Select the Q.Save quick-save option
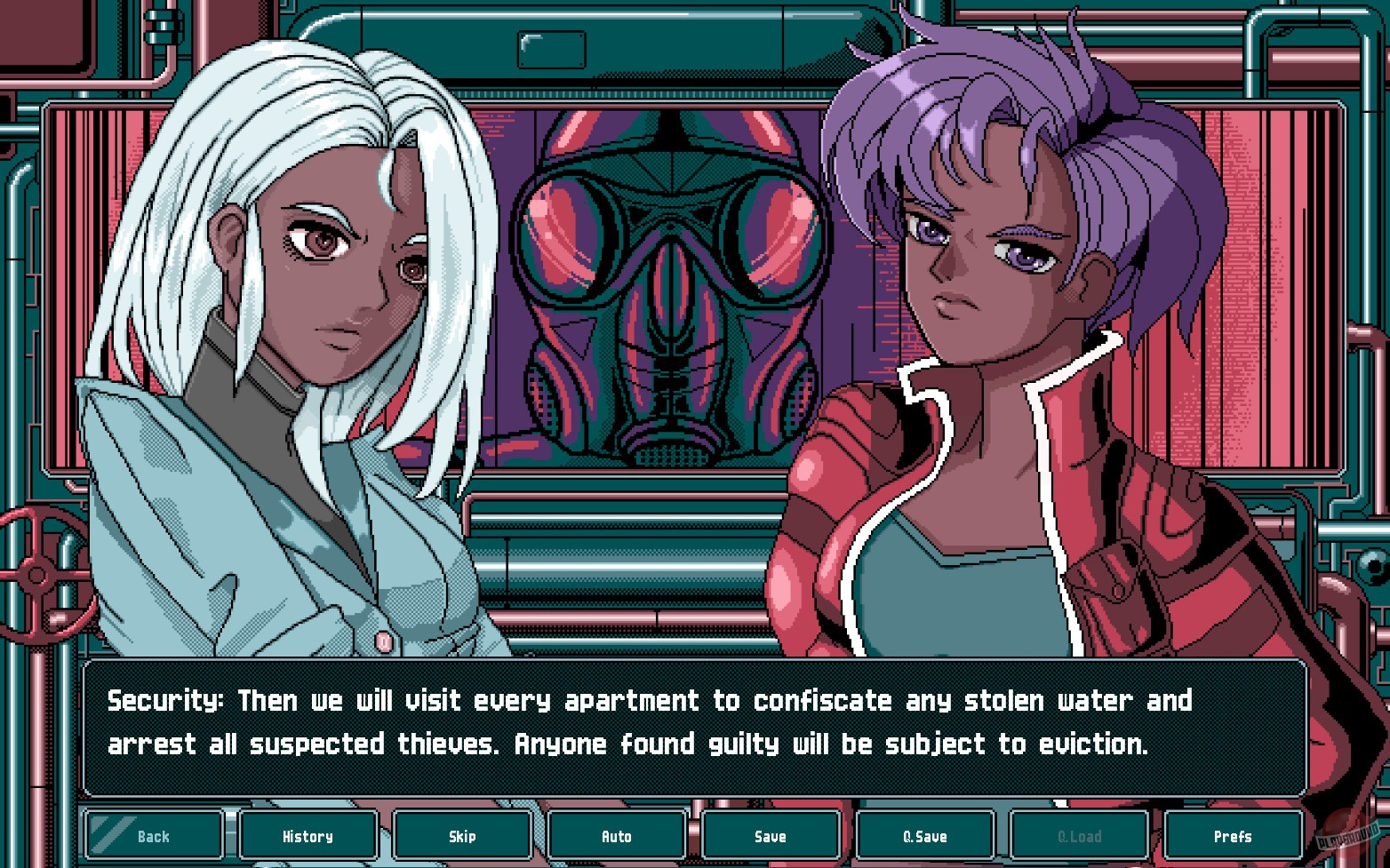 click(x=925, y=835)
